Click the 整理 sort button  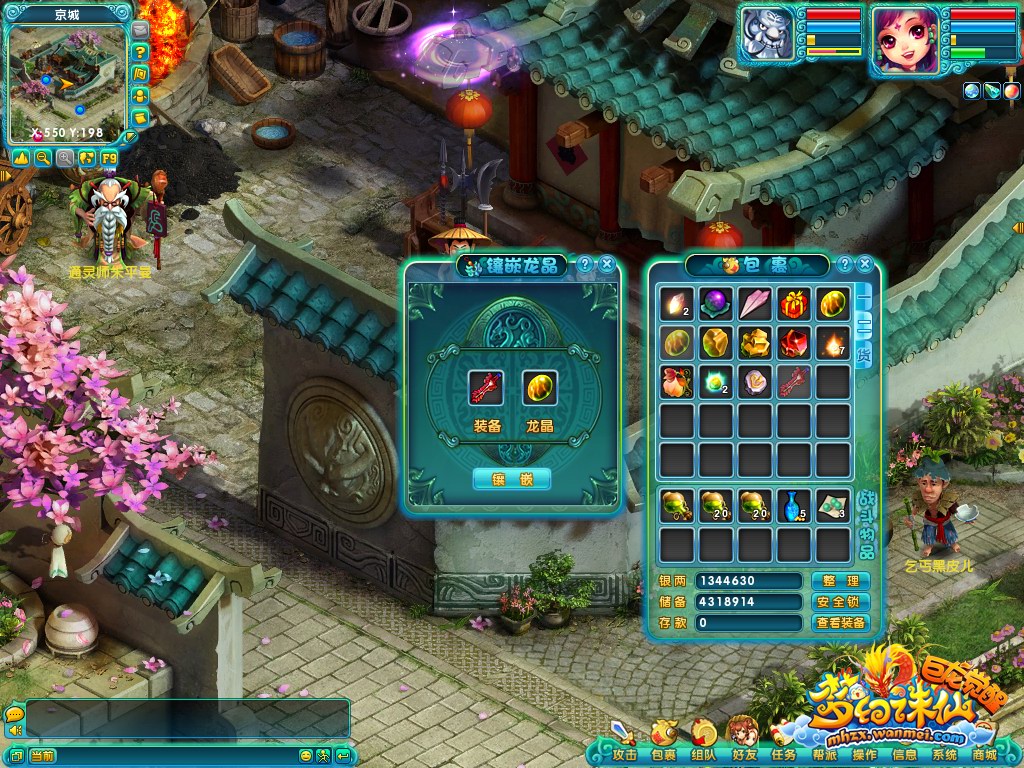point(840,581)
